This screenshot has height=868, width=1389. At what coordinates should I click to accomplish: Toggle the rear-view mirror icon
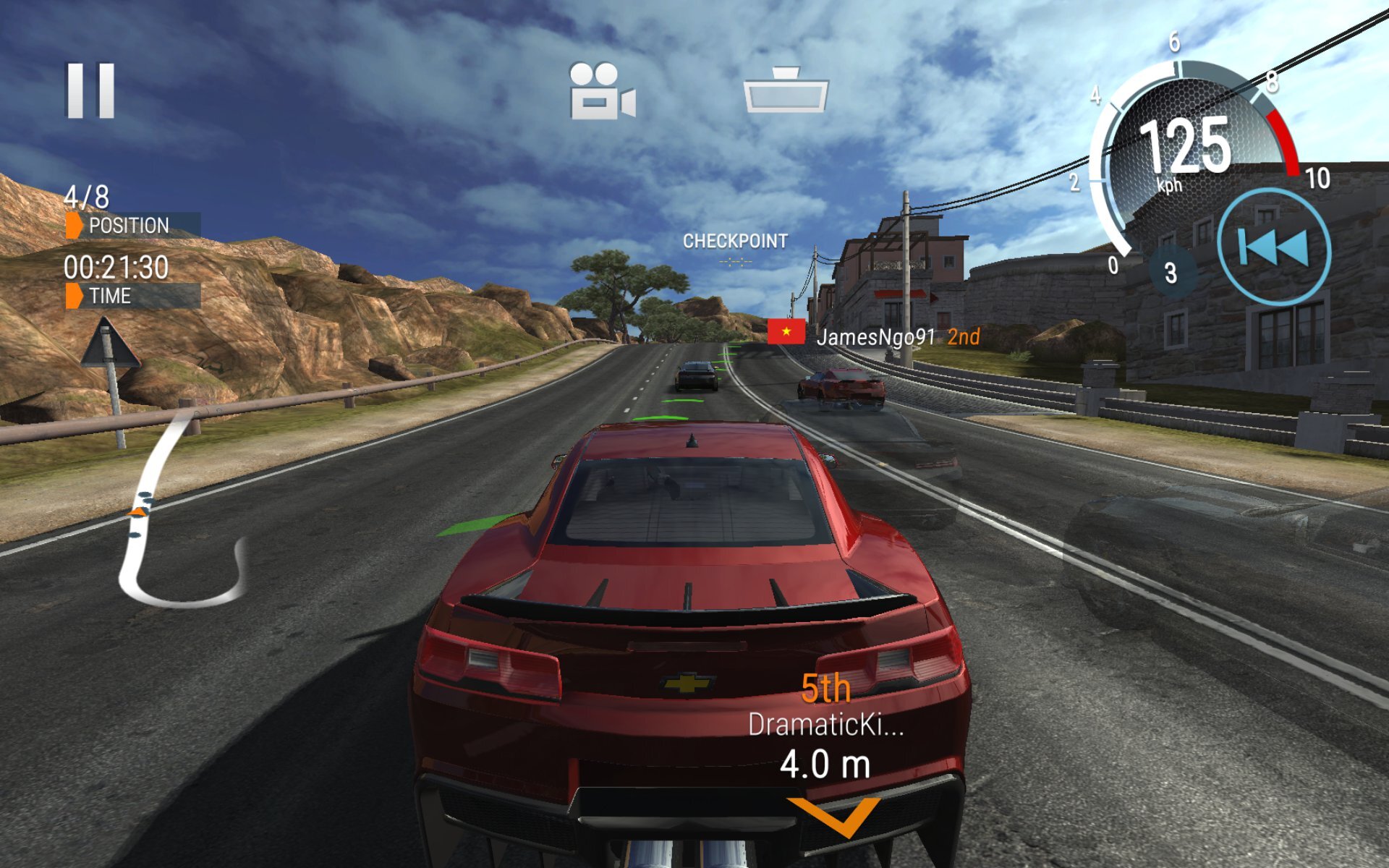point(786,90)
